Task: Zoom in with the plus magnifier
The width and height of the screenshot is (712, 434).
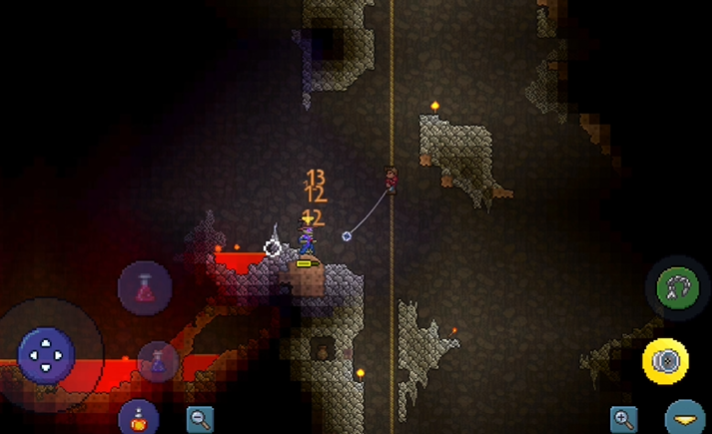Action: tap(624, 419)
